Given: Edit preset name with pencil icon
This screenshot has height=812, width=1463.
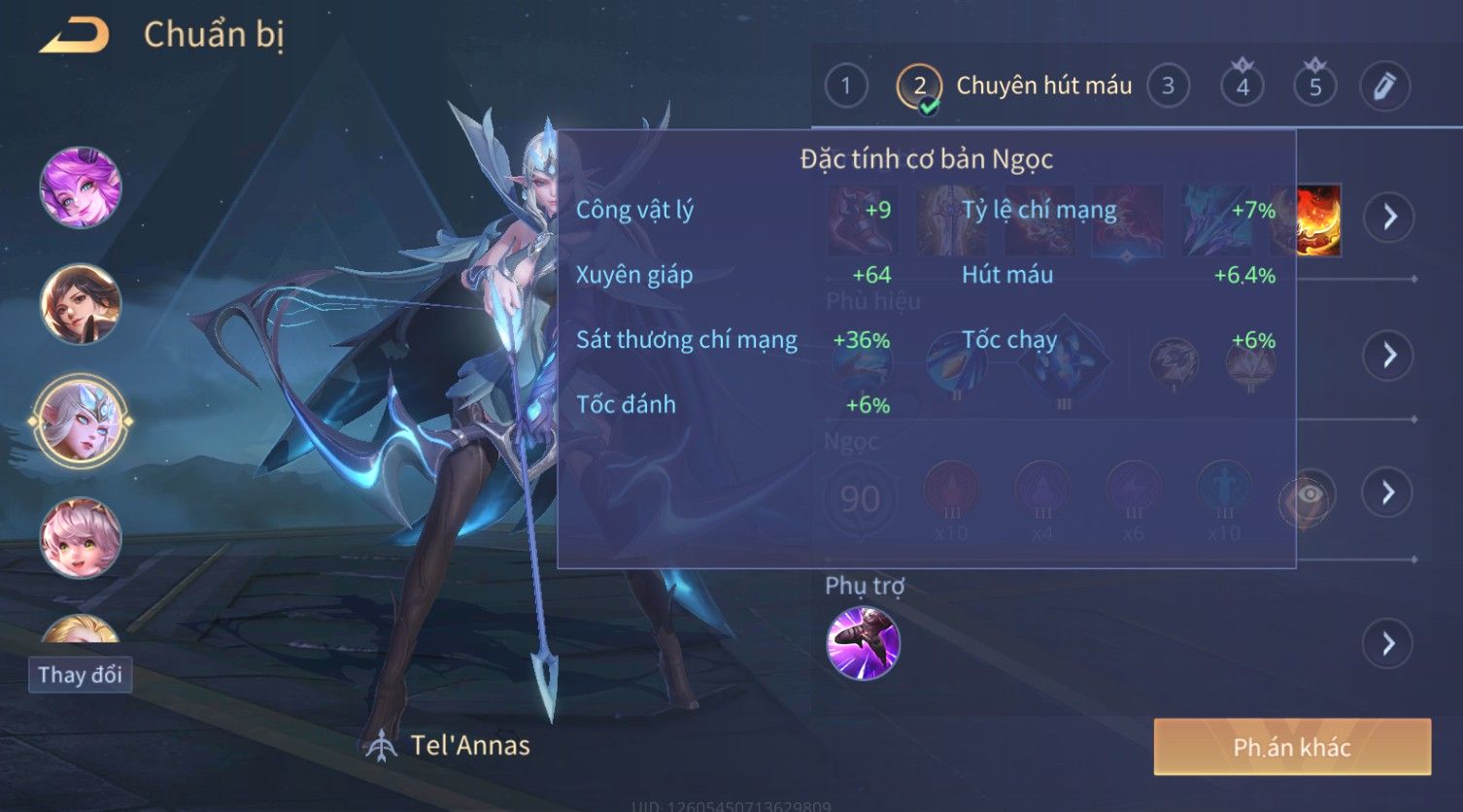Looking at the screenshot, I should coord(1384,86).
